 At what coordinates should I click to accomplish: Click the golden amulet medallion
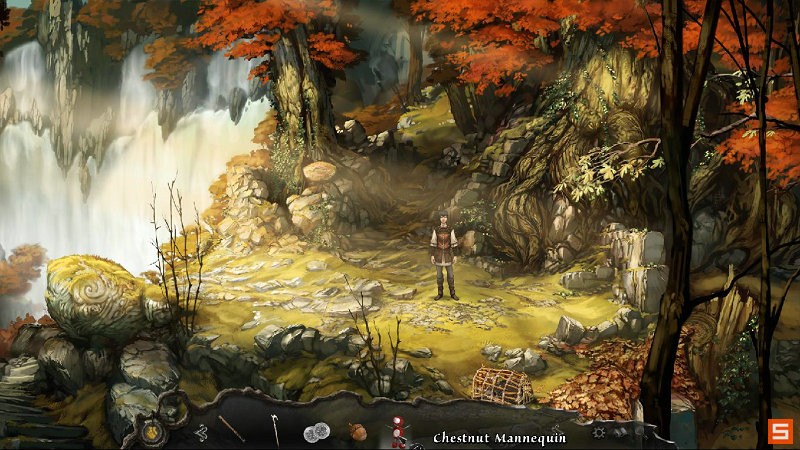pos(154,432)
